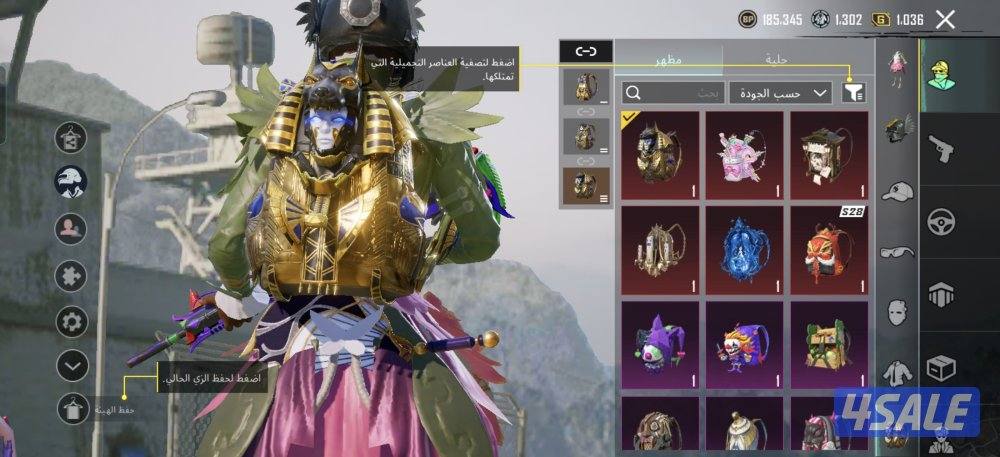Viewport: 1000px width, 457px height.
Task: Close the inventory screen with the X
Action: tap(945, 19)
